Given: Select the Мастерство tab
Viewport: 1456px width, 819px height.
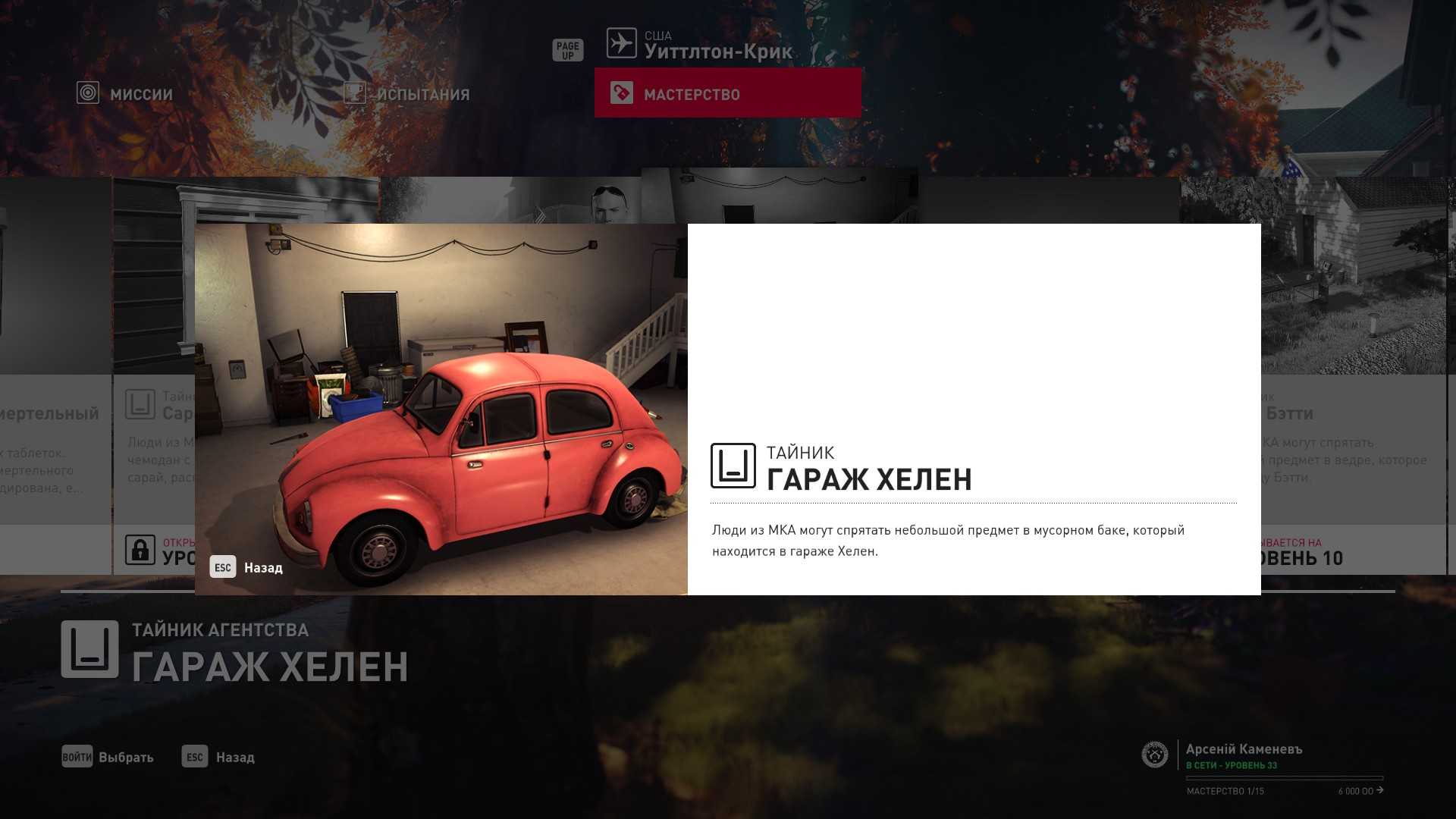Looking at the screenshot, I should tap(727, 93).
